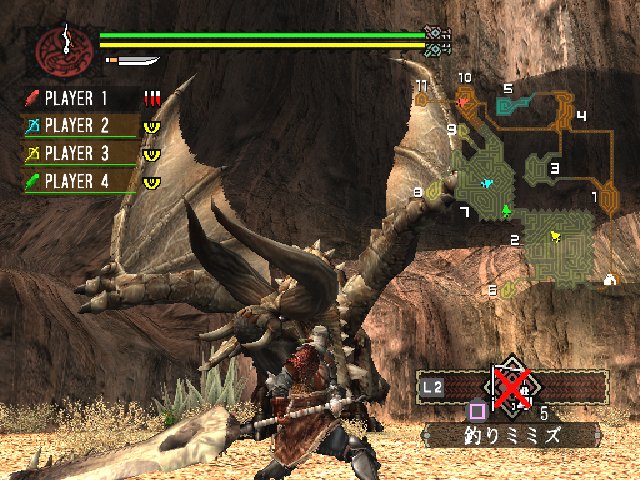Select the 釣りミミズ item label
Screen dimensions: 640x480
[510, 436]
